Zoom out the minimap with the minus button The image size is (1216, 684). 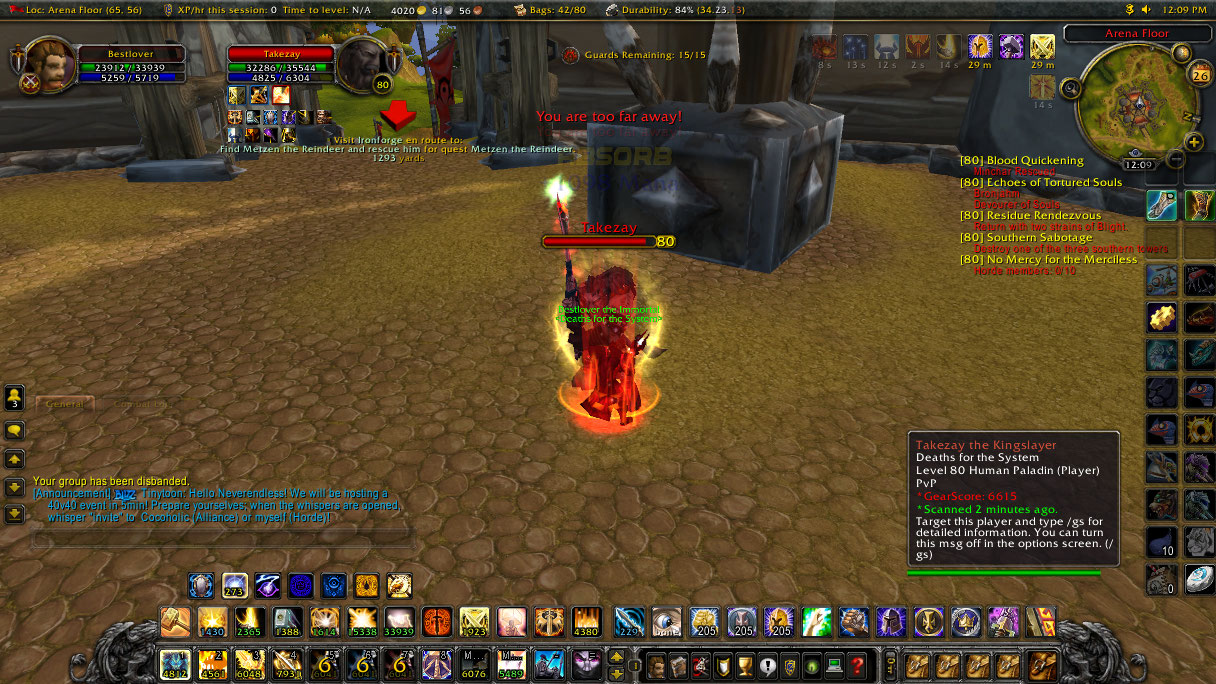[1176, 159]
